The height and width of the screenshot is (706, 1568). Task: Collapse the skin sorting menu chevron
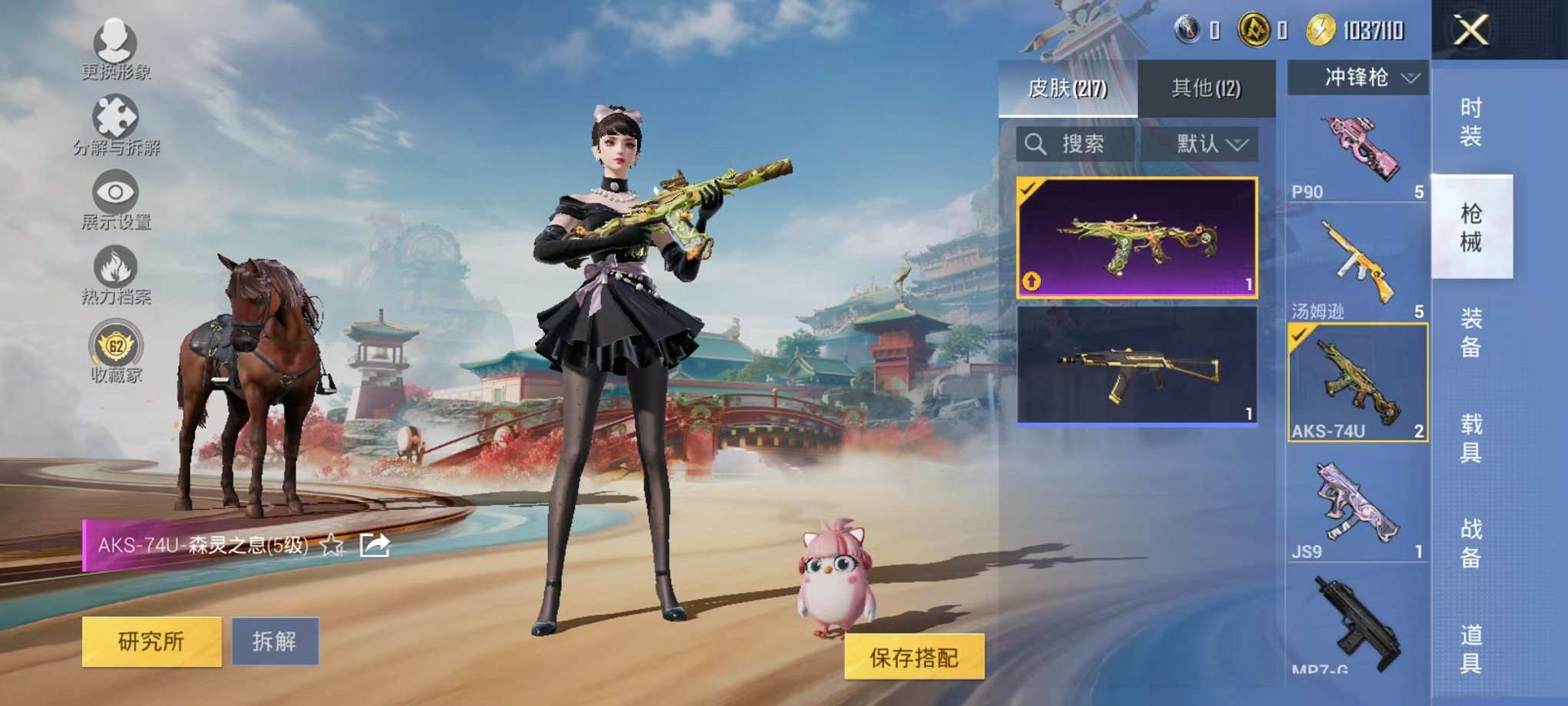[1238, 144]
